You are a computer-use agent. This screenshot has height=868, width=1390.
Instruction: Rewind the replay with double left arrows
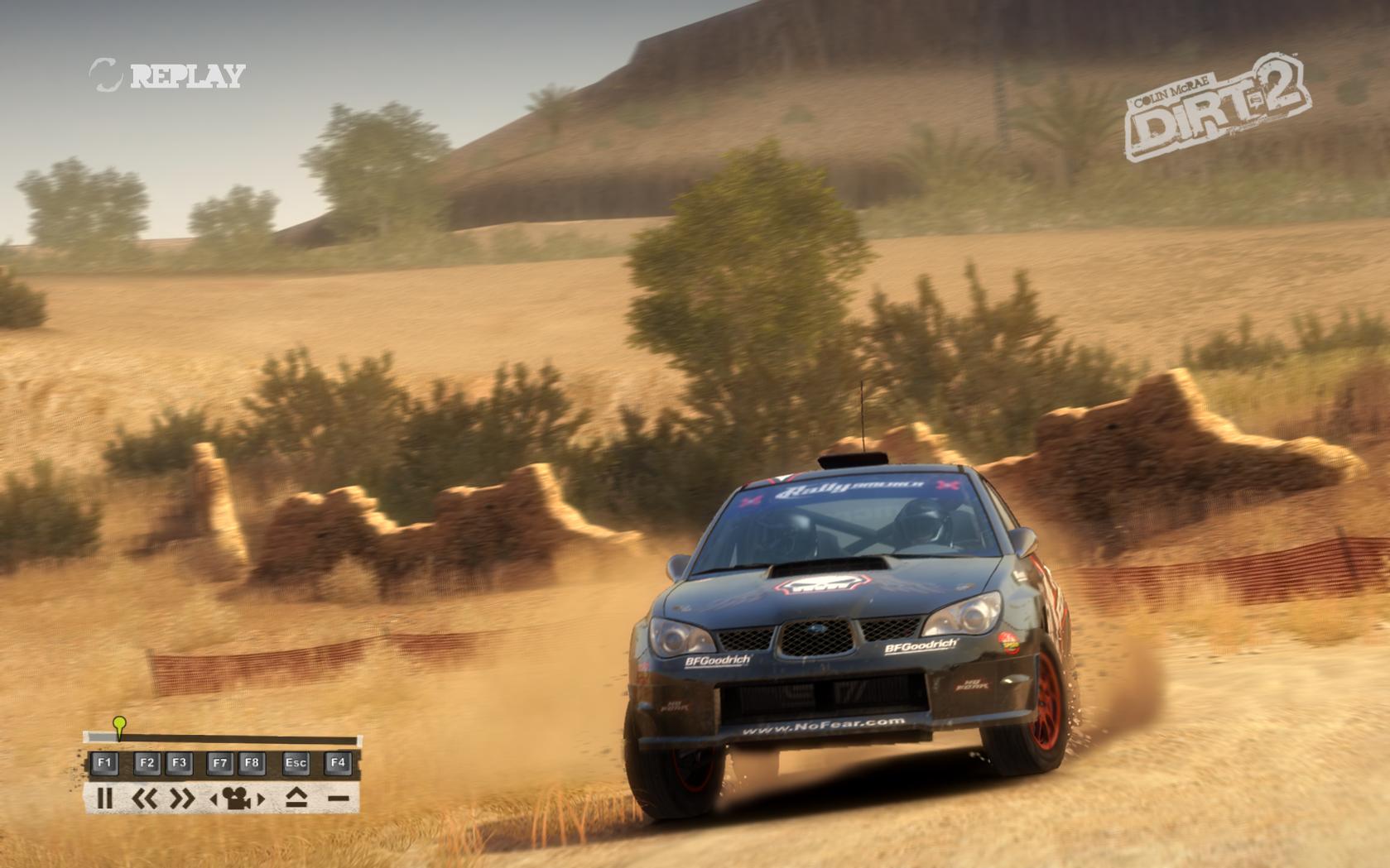(146, 798)
